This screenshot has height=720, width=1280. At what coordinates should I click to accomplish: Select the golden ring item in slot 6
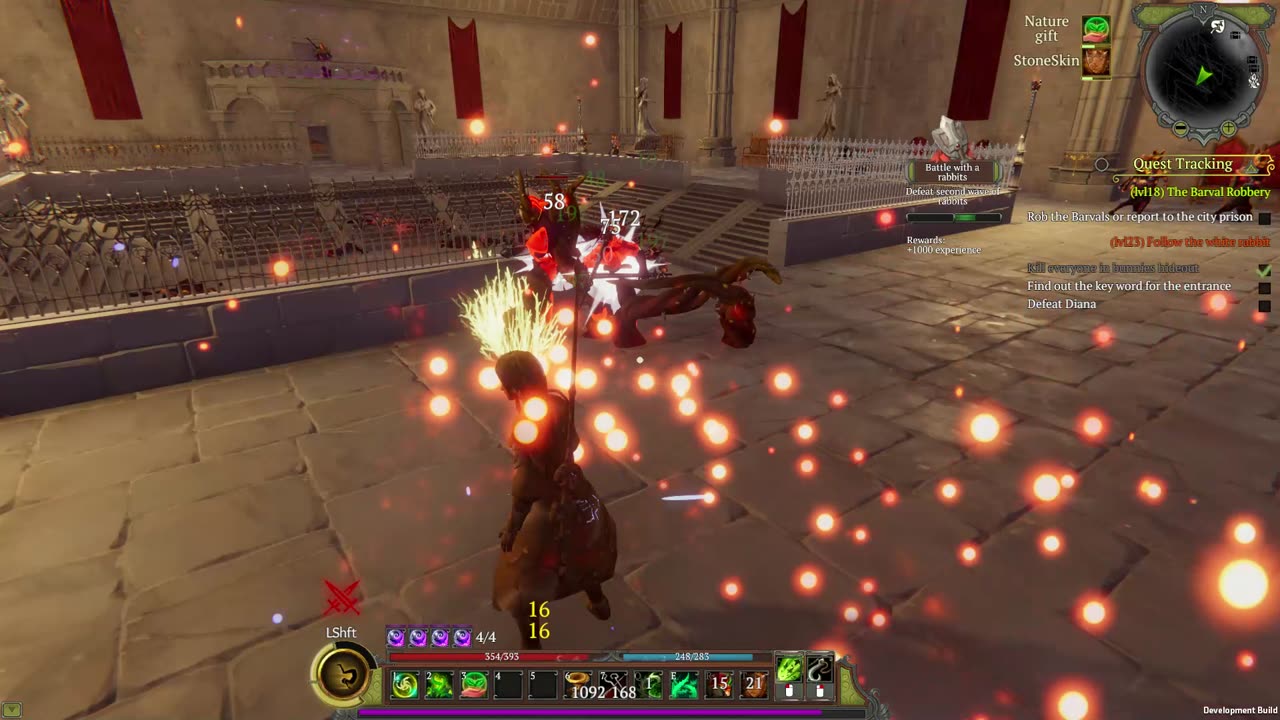578,685
